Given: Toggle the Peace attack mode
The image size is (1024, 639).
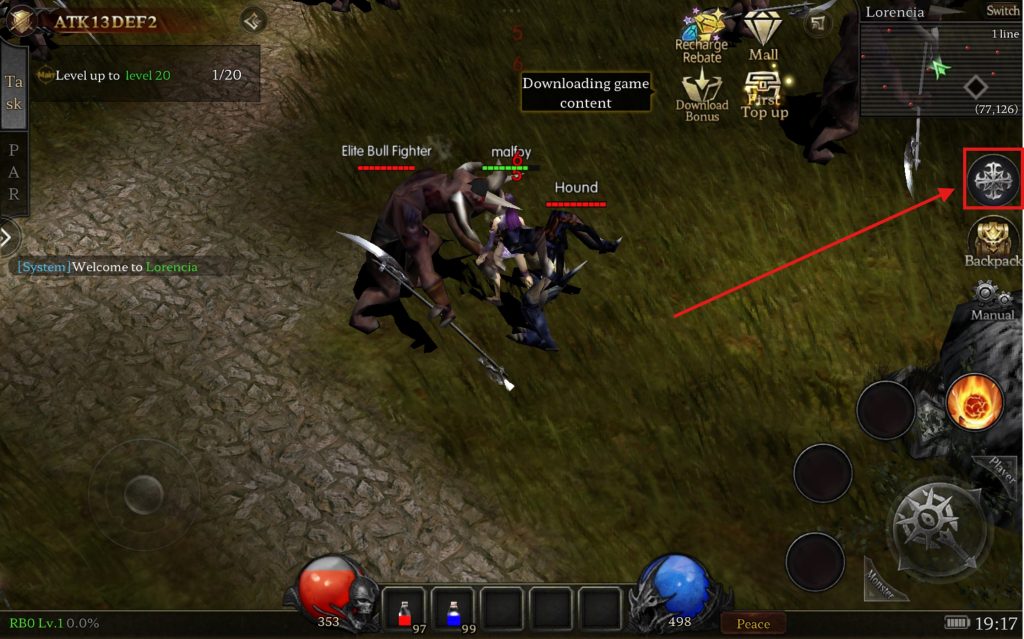Looking at the screenshot, I should tap(753, 624).
